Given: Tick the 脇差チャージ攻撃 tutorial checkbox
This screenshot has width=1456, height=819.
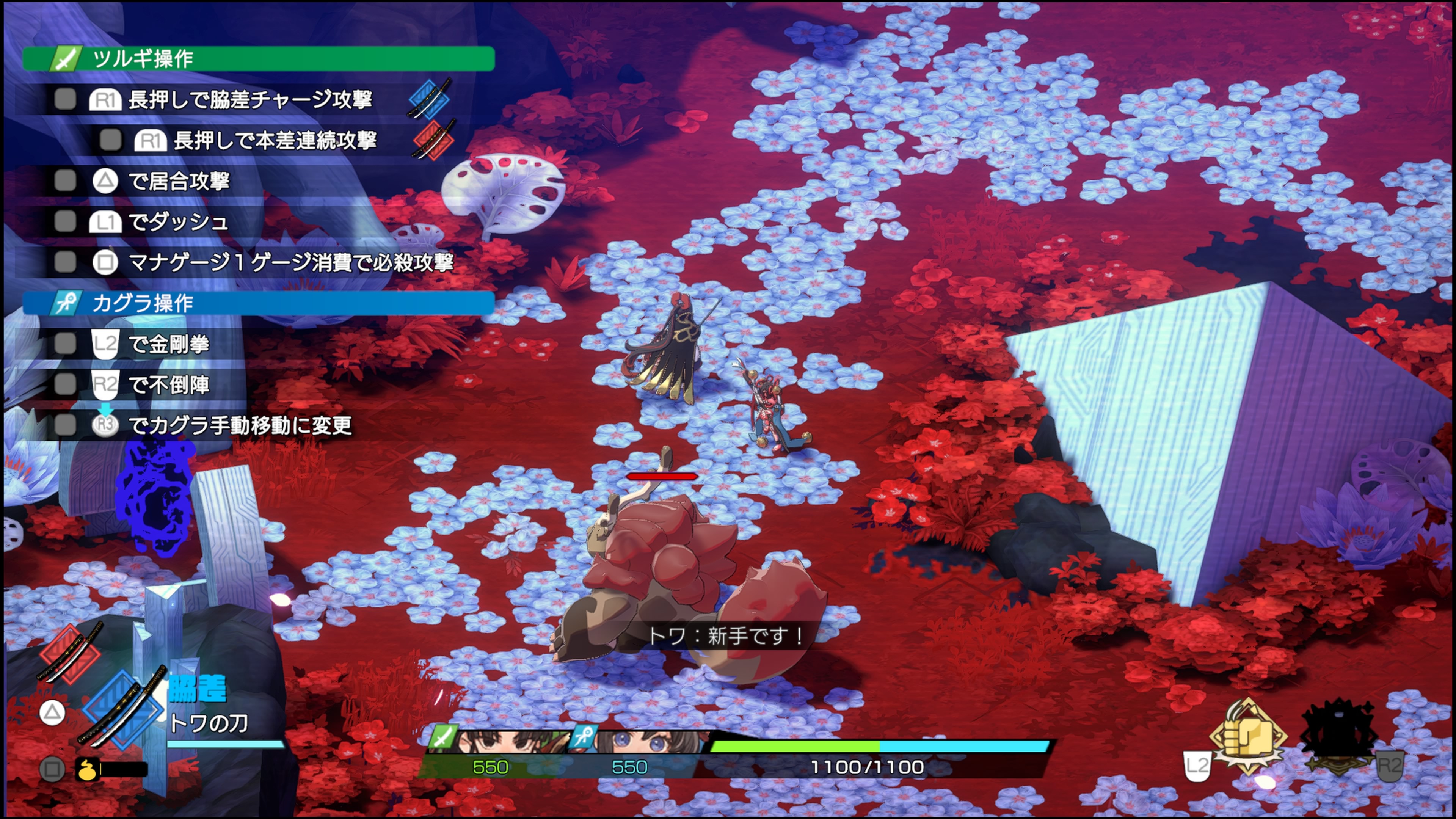Looking at the screenshot, I should pyautogui.click(x=65, y=99).
